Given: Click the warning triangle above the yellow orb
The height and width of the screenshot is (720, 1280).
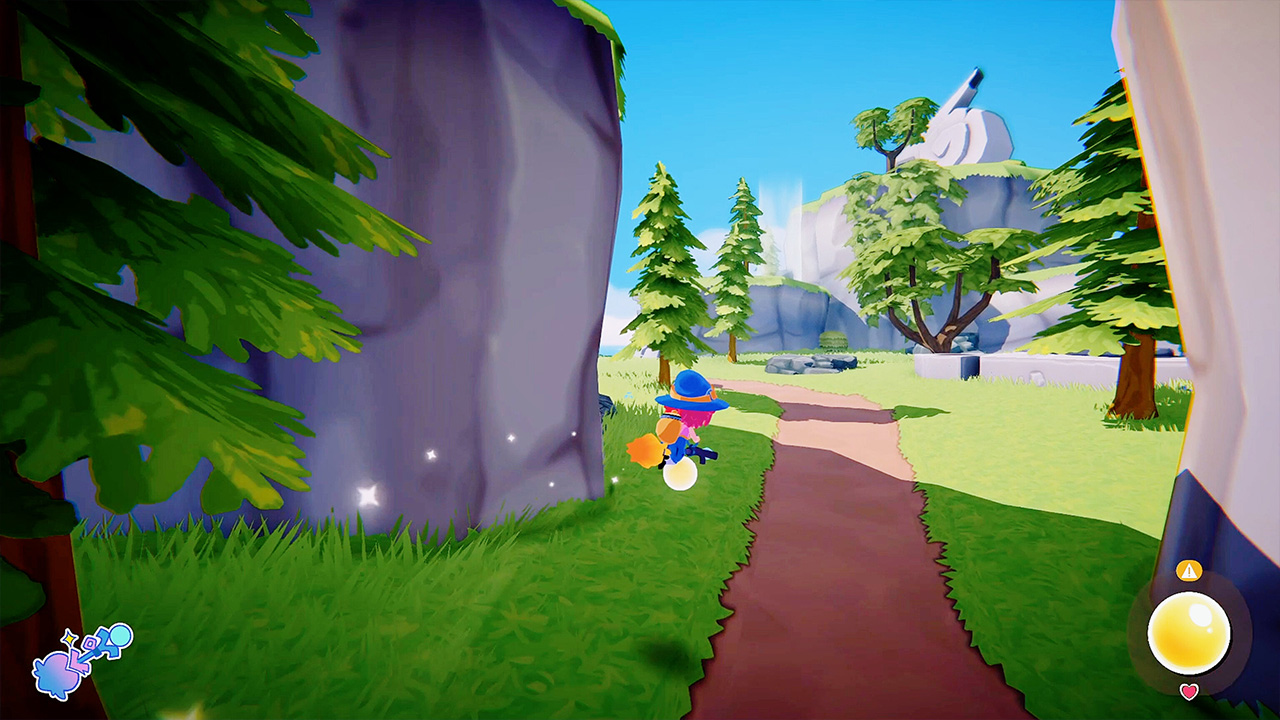Looking at the screenshot, I should pyautogui.click(x=1189, y=570).
